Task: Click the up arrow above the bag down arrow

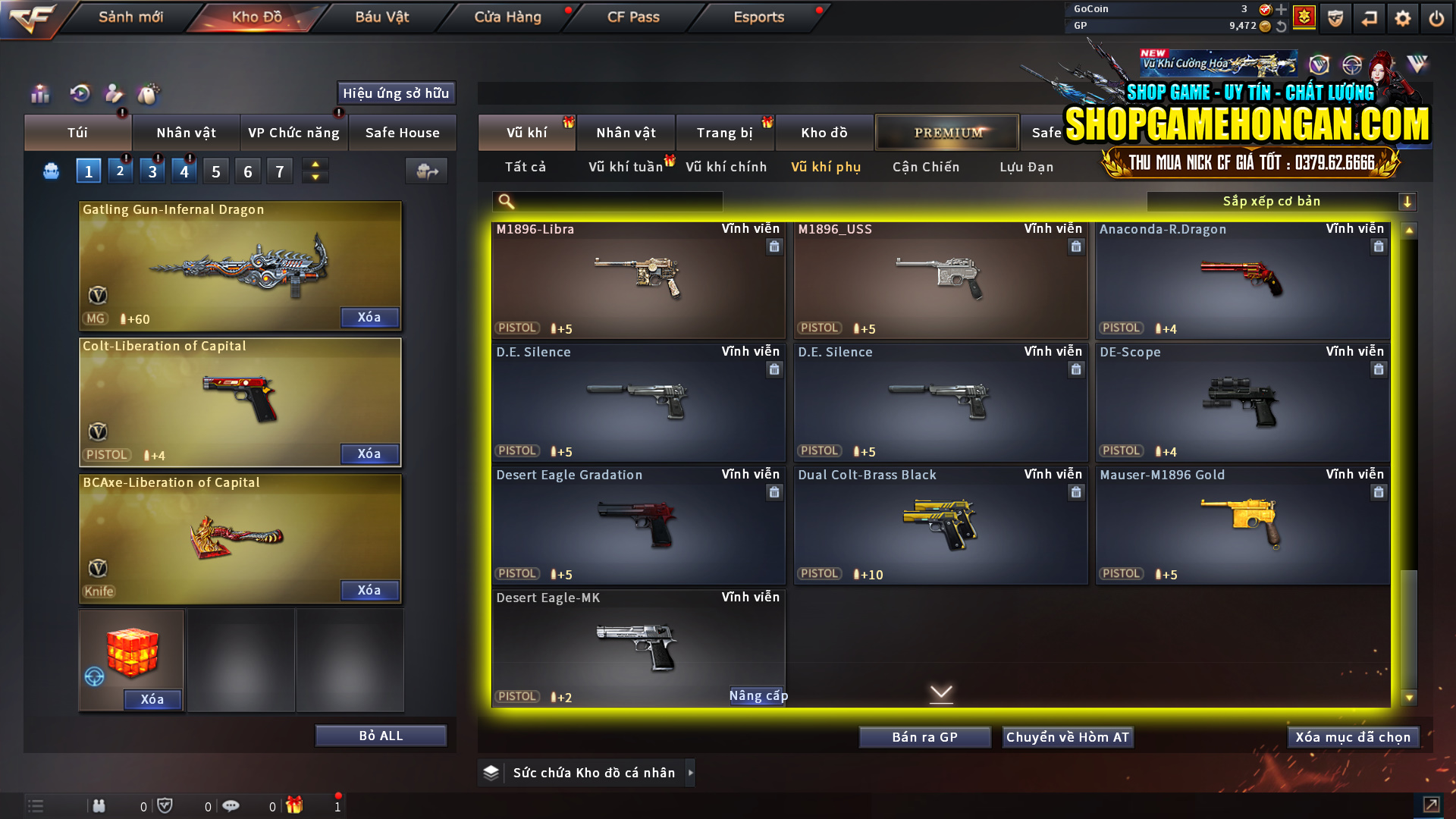Action: (x=315, y=164)
